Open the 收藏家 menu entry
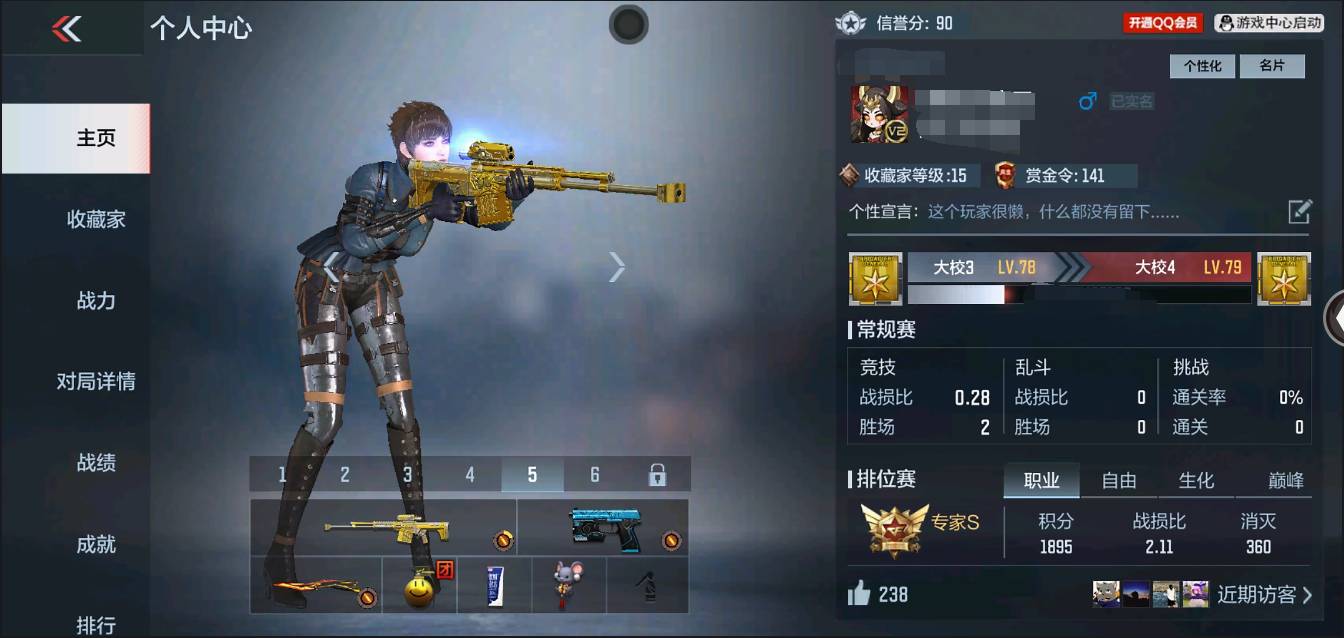This screenshot has width=1344, height=638. [x=96, y=219]
